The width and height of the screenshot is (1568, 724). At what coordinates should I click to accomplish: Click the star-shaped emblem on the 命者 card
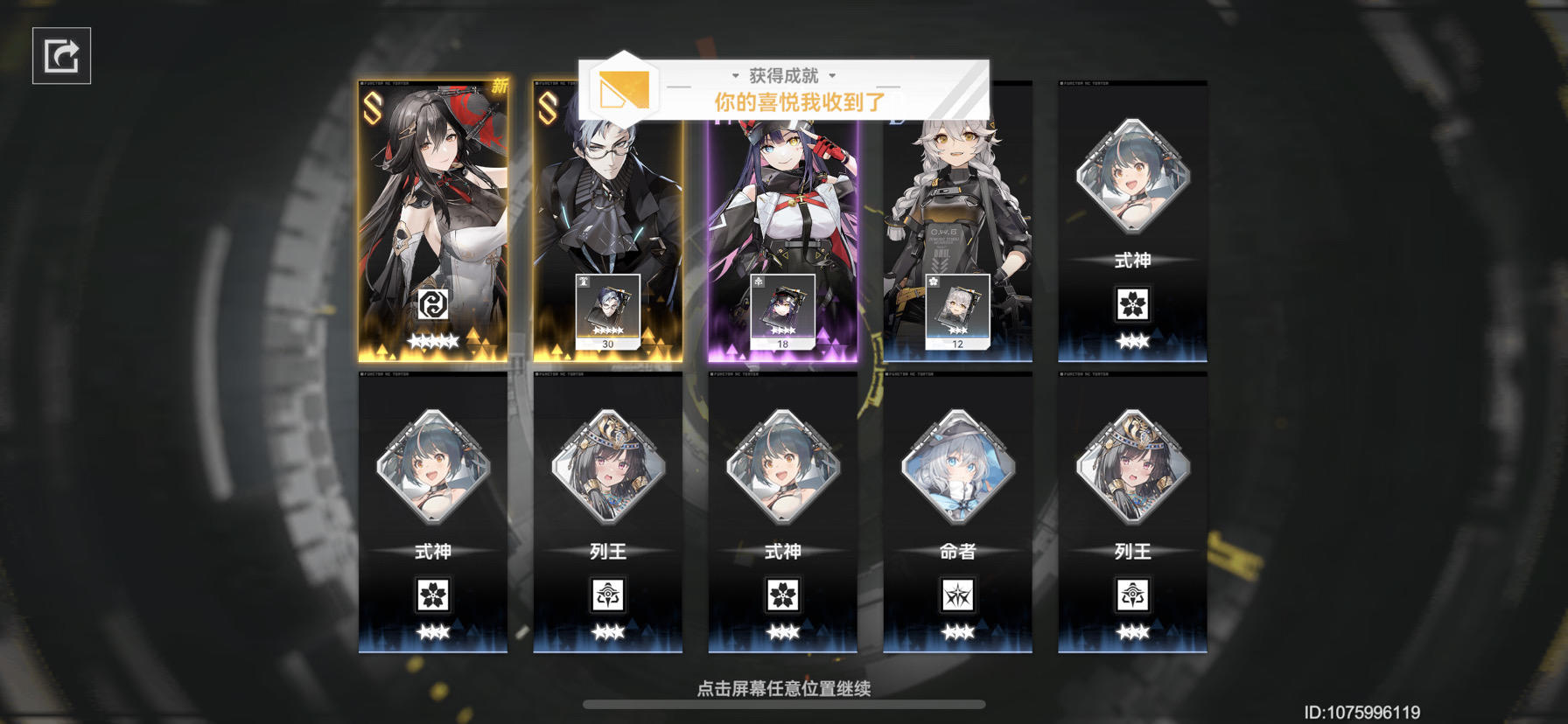958,595
